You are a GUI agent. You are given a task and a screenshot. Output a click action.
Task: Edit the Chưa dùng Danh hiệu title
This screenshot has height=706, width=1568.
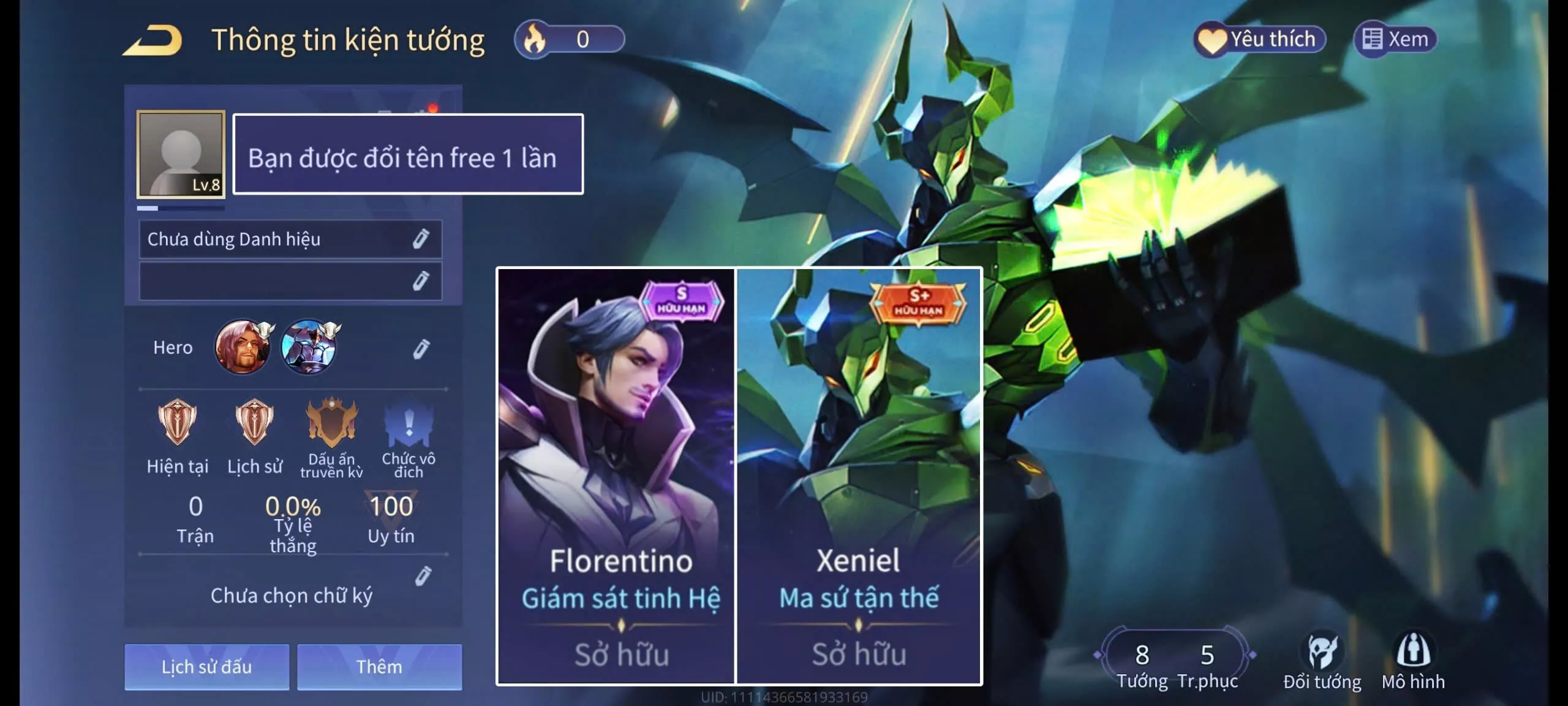click(x=420, y=239)
